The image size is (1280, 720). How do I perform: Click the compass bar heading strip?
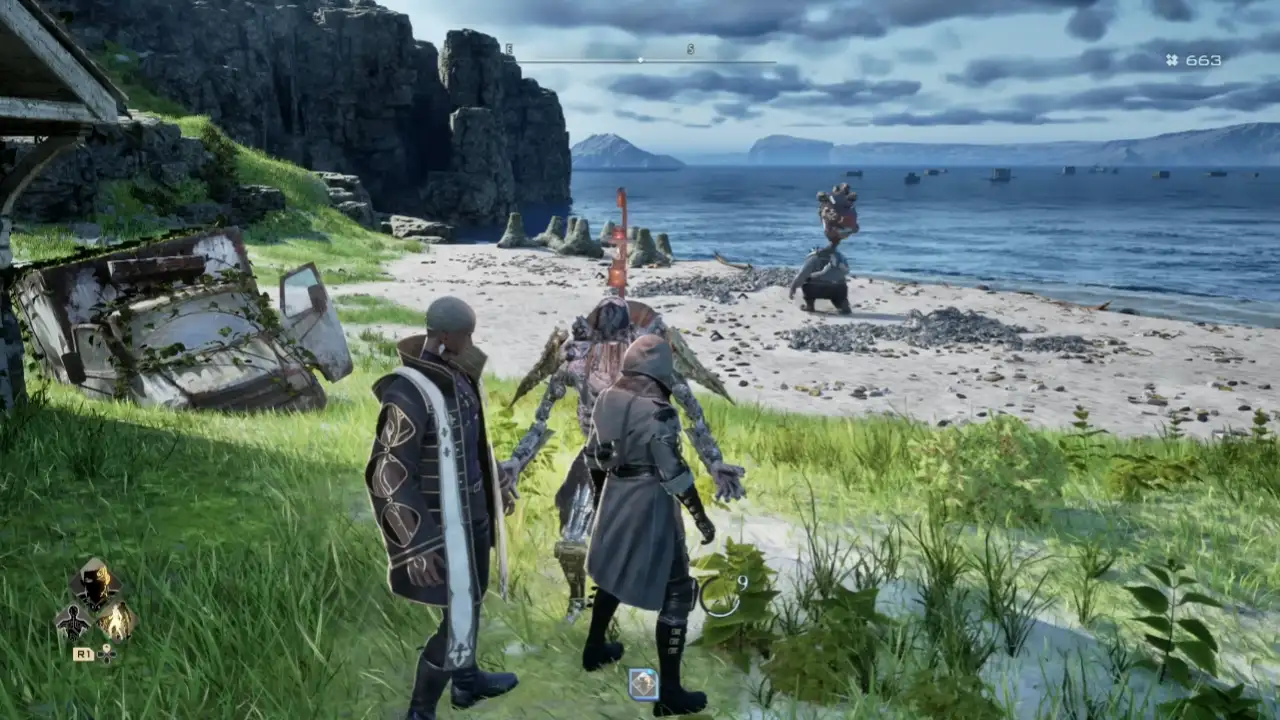641,60
